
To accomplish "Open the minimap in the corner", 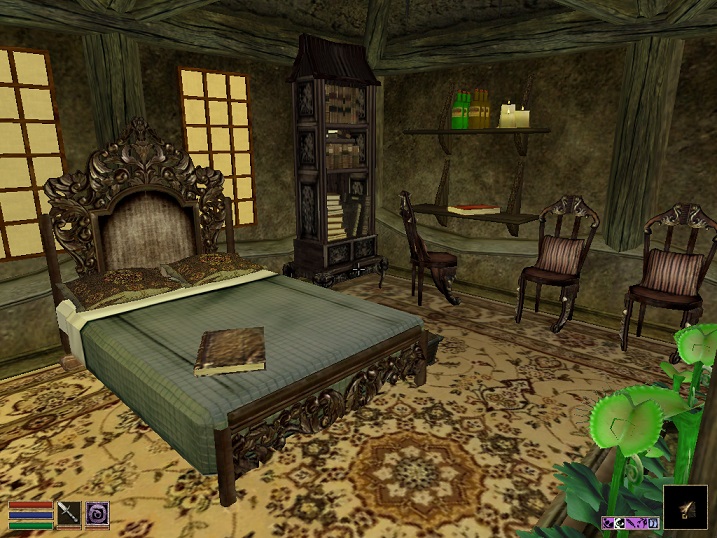I will coord(685,506).
